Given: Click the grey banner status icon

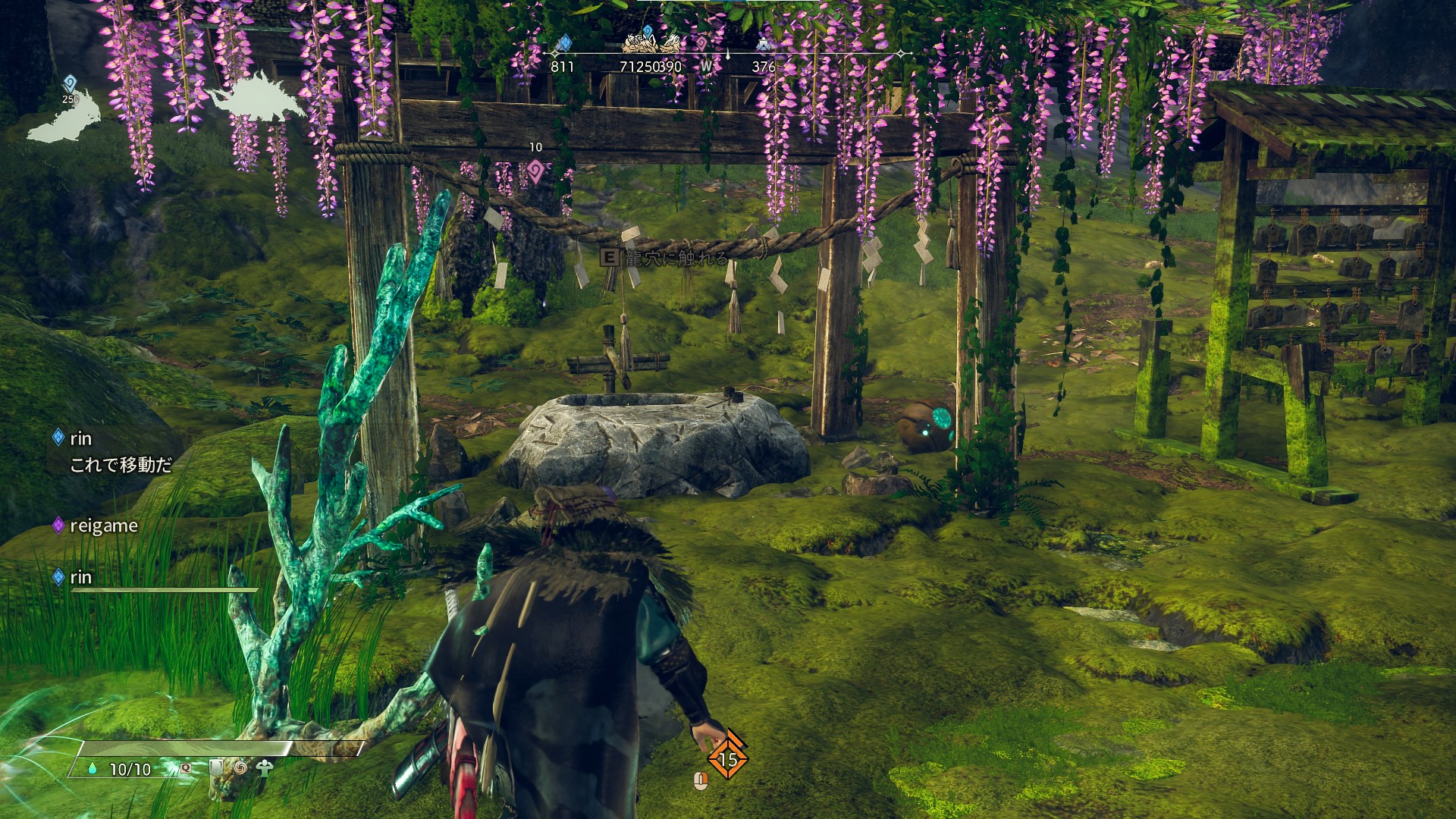Looking at the screenshot, I should (217, 767).
